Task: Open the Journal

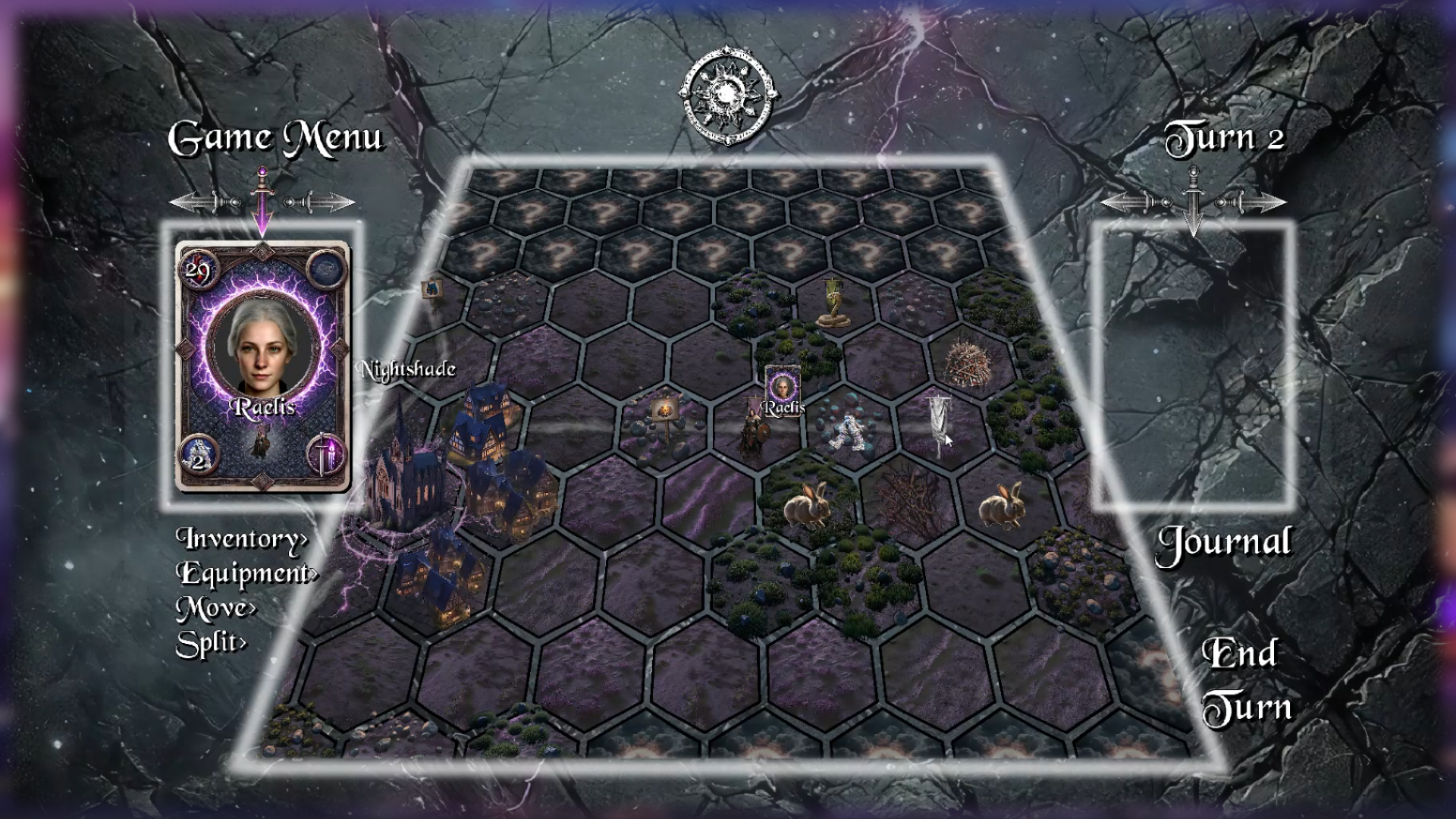Action: 1223,543
